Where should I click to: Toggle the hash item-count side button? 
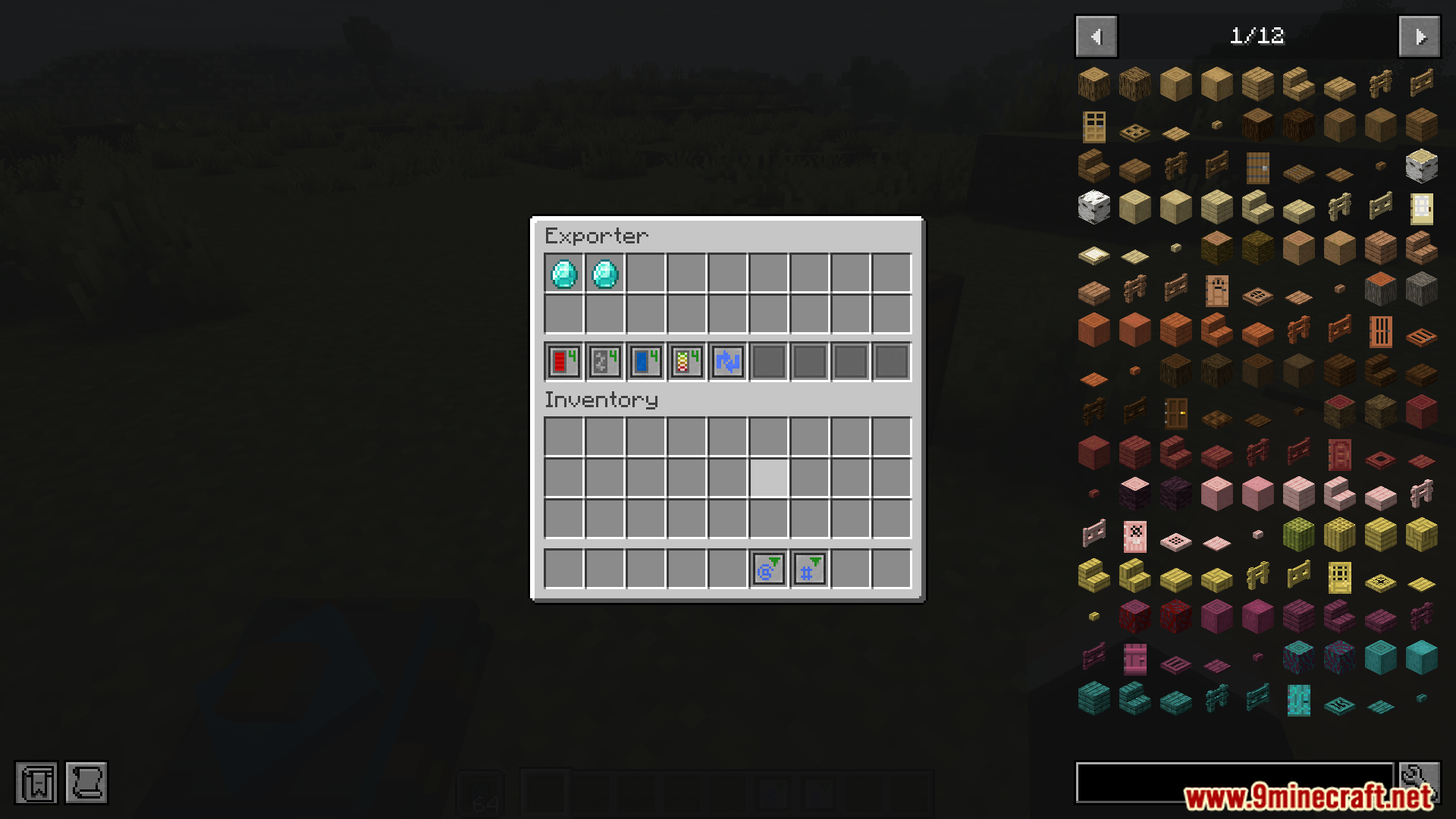(x=808, y=569)
